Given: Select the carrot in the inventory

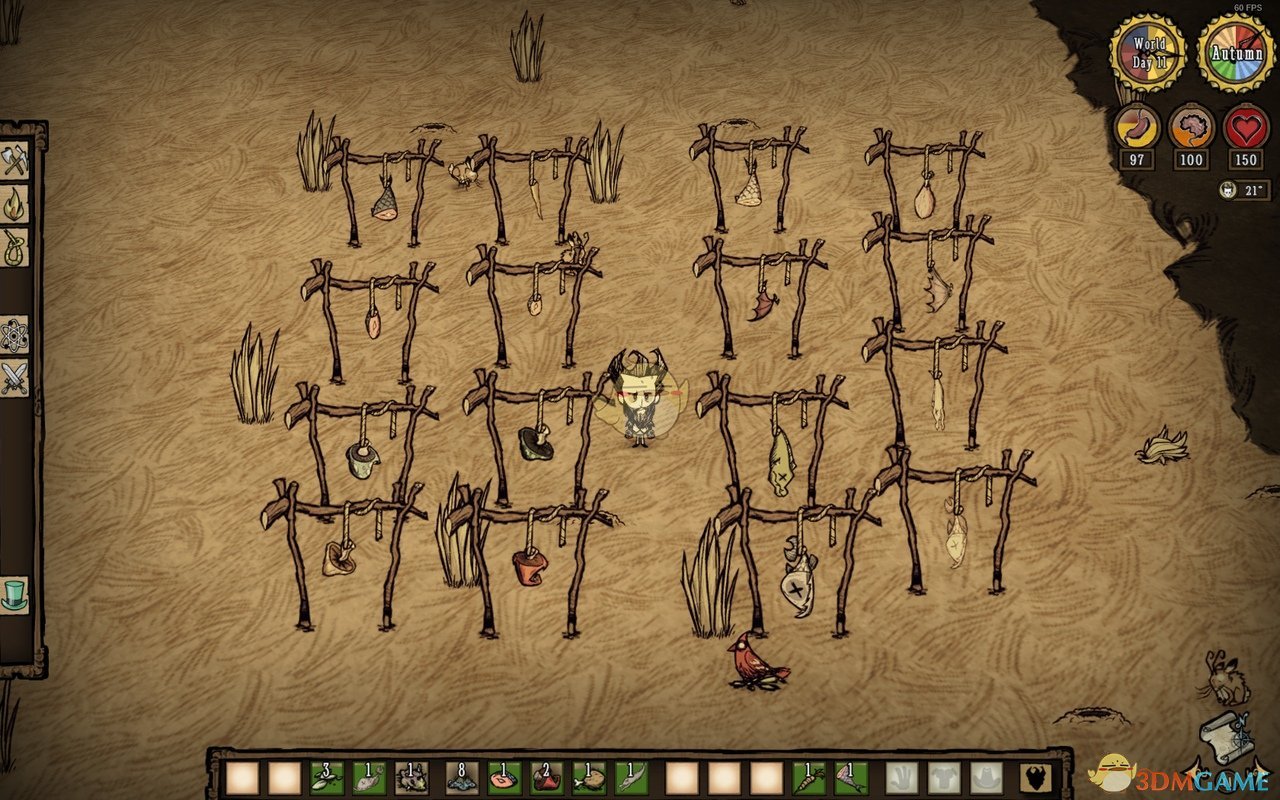Looking at the screenshot, I should click(809, 777).
